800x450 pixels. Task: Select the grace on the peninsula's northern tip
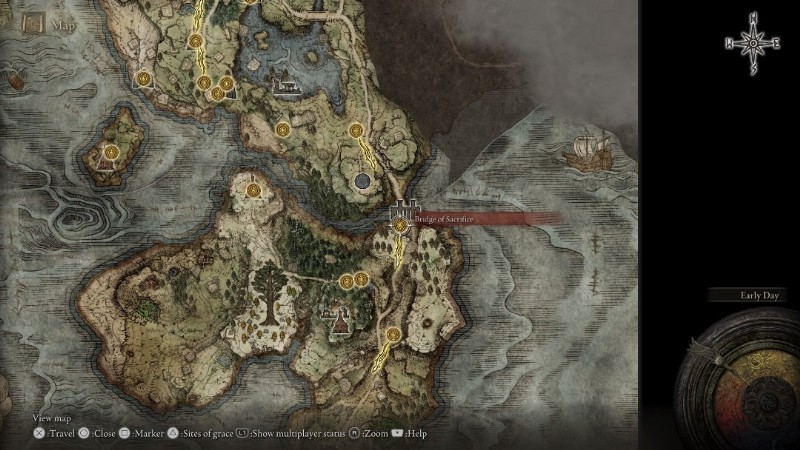(x=254, y=189)
